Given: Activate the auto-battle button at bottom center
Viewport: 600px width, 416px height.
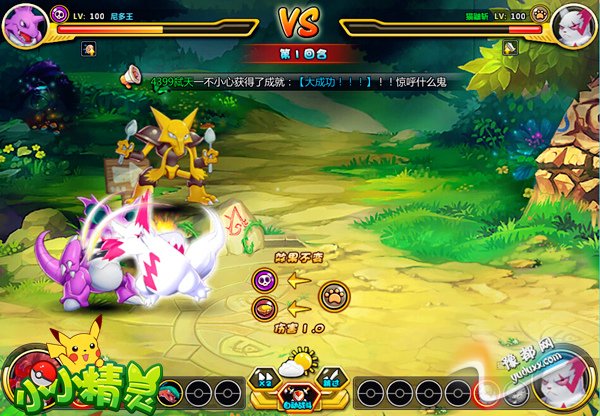Looking at the screenshot, I should pos(299,397).
